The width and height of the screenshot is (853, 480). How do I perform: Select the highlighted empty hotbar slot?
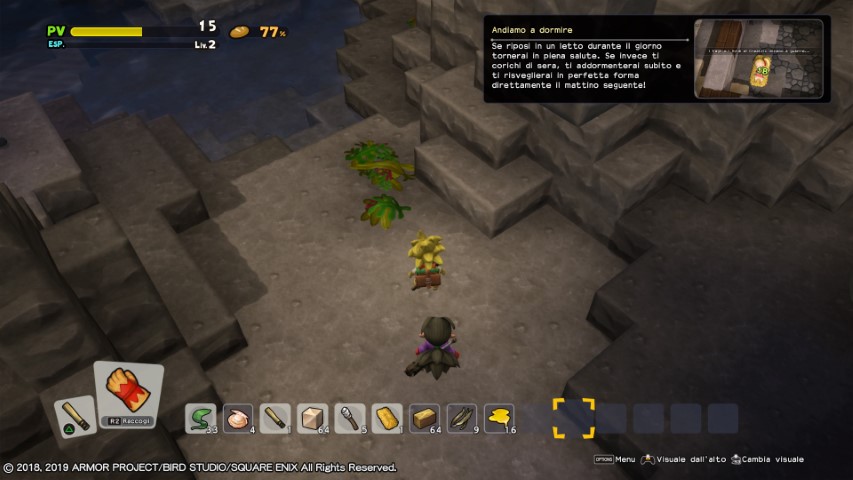point(573,418)
